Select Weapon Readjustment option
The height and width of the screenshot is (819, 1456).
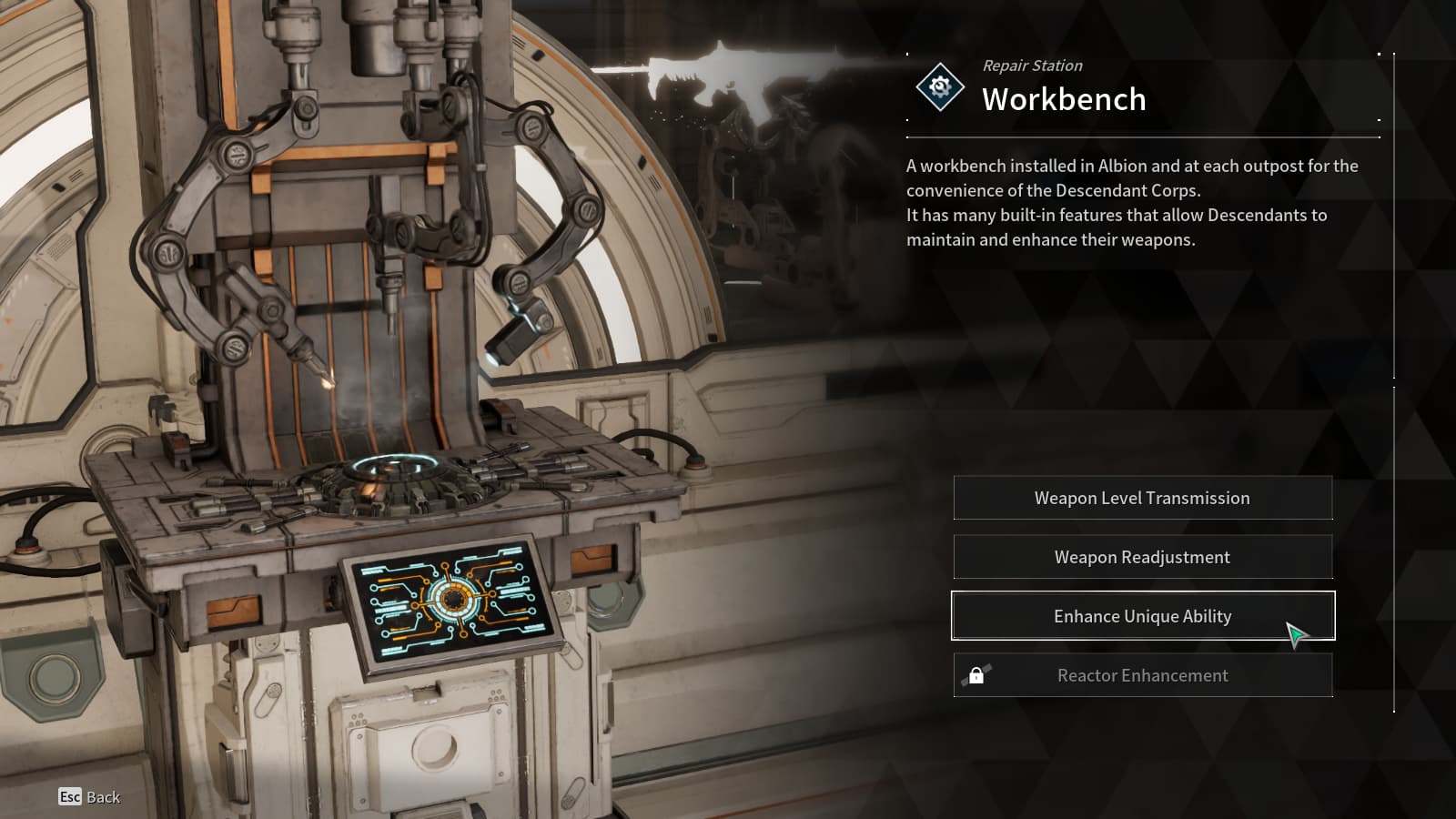pyautogui.click(x=1142, y=557)
